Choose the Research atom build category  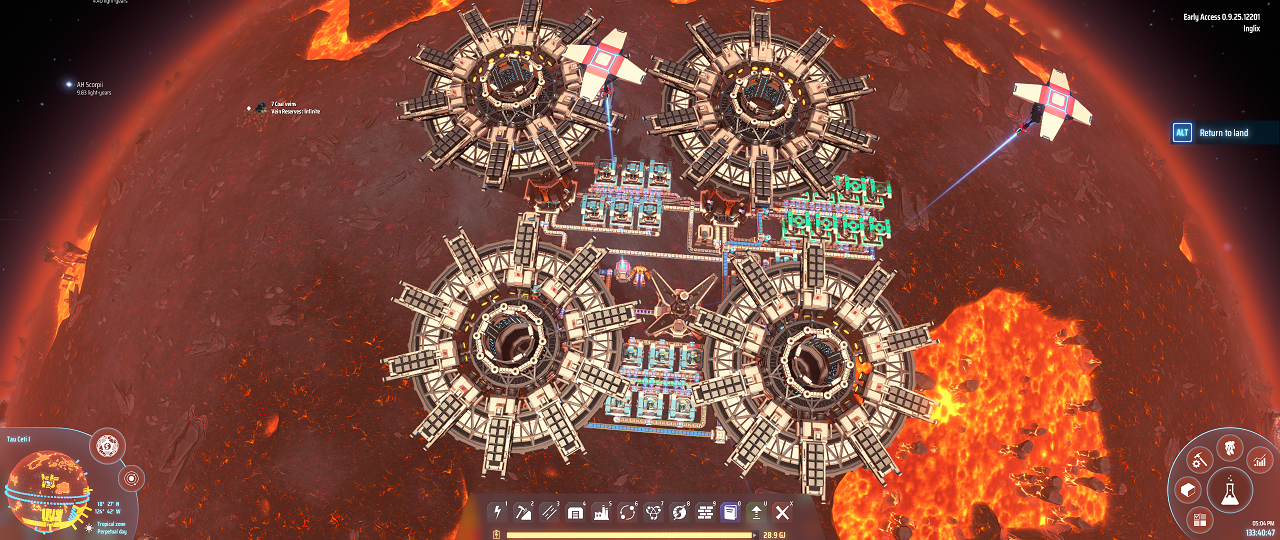pos(653,513)
